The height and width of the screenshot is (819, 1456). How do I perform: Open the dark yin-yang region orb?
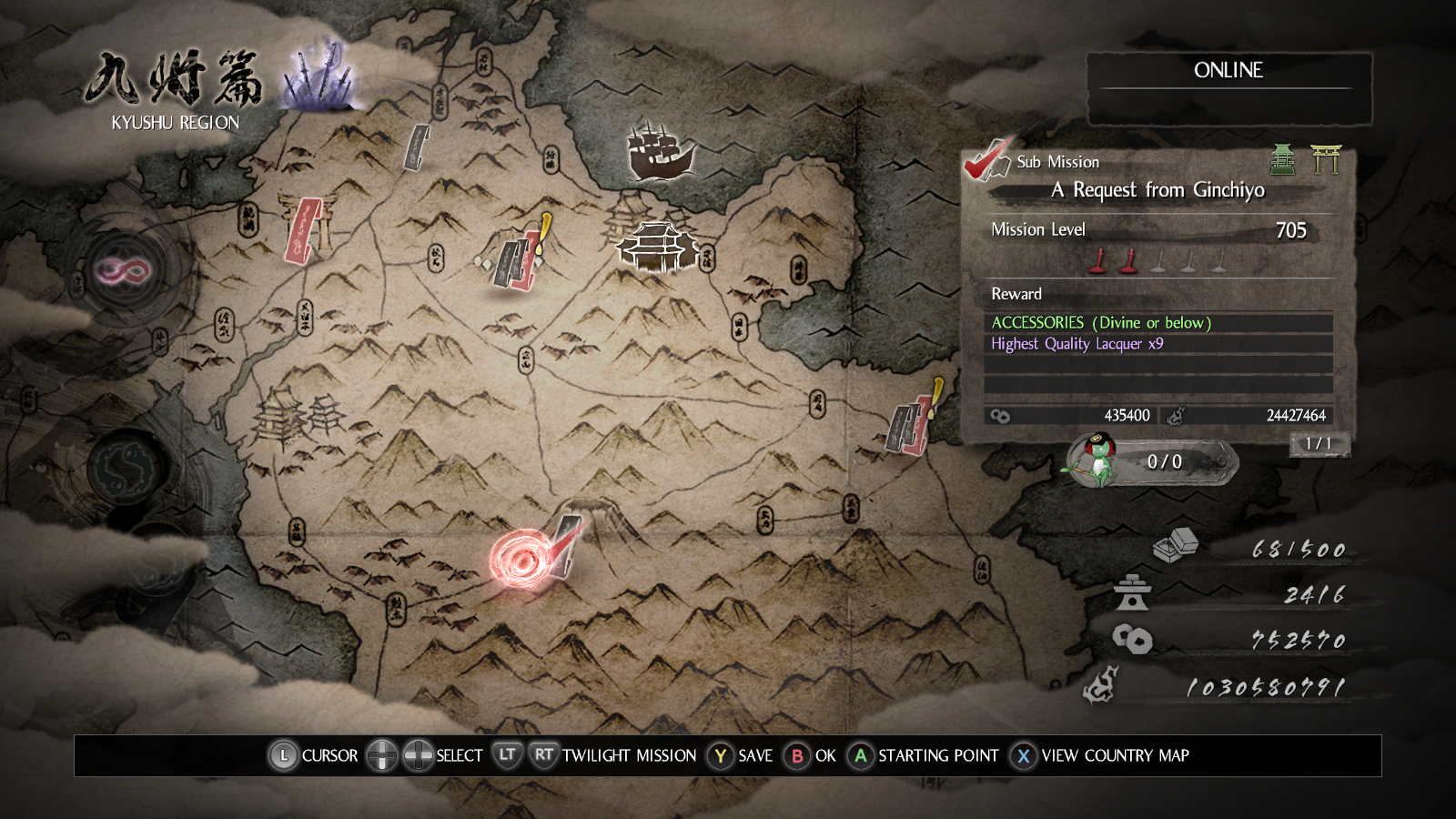[126, 466]
